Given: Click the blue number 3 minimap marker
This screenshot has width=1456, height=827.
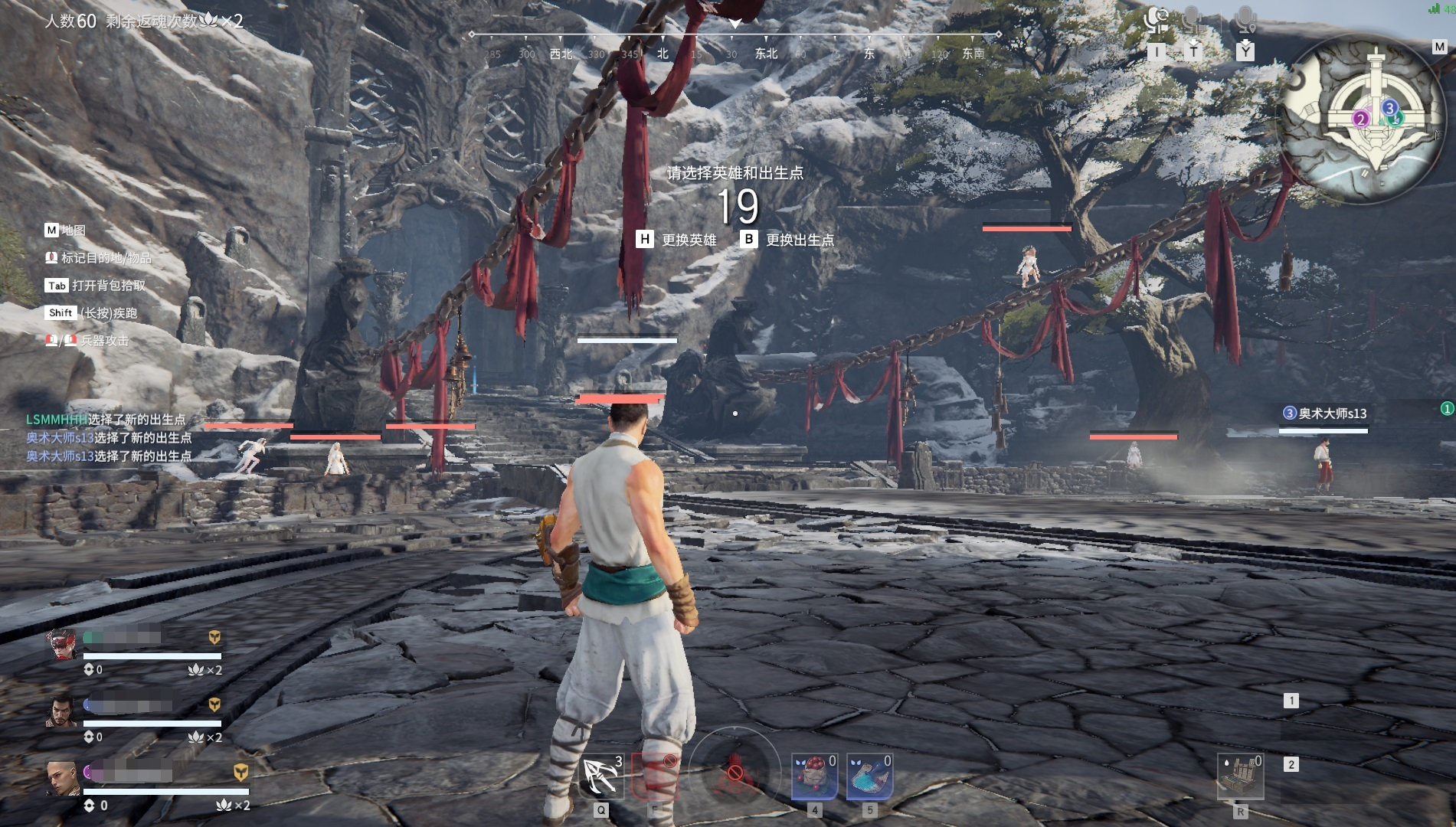Looking at the screenshot, I should point(1390,108).
